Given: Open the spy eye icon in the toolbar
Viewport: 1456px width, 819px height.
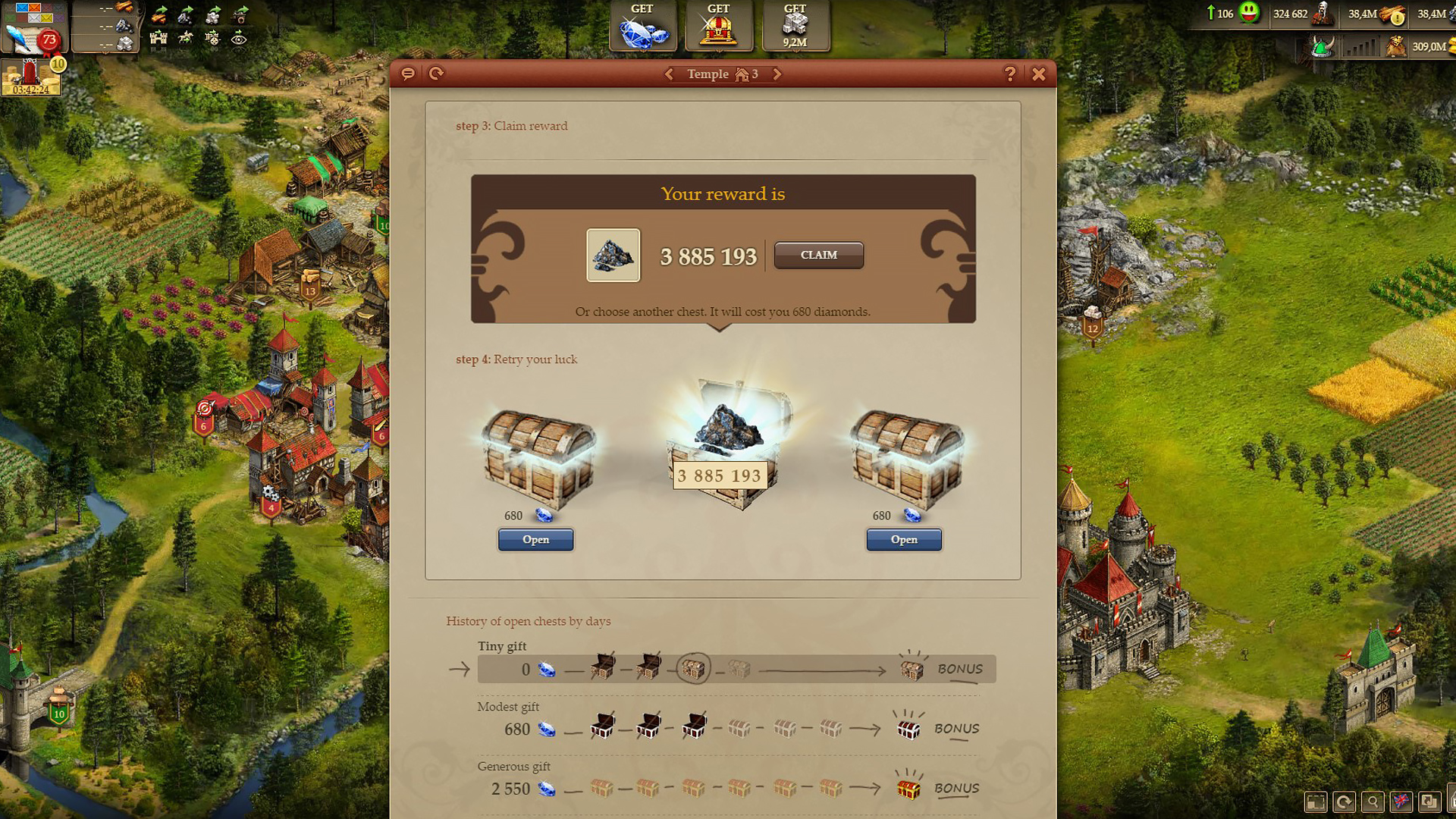Looking at the screenshot, I should coord(240,39).
